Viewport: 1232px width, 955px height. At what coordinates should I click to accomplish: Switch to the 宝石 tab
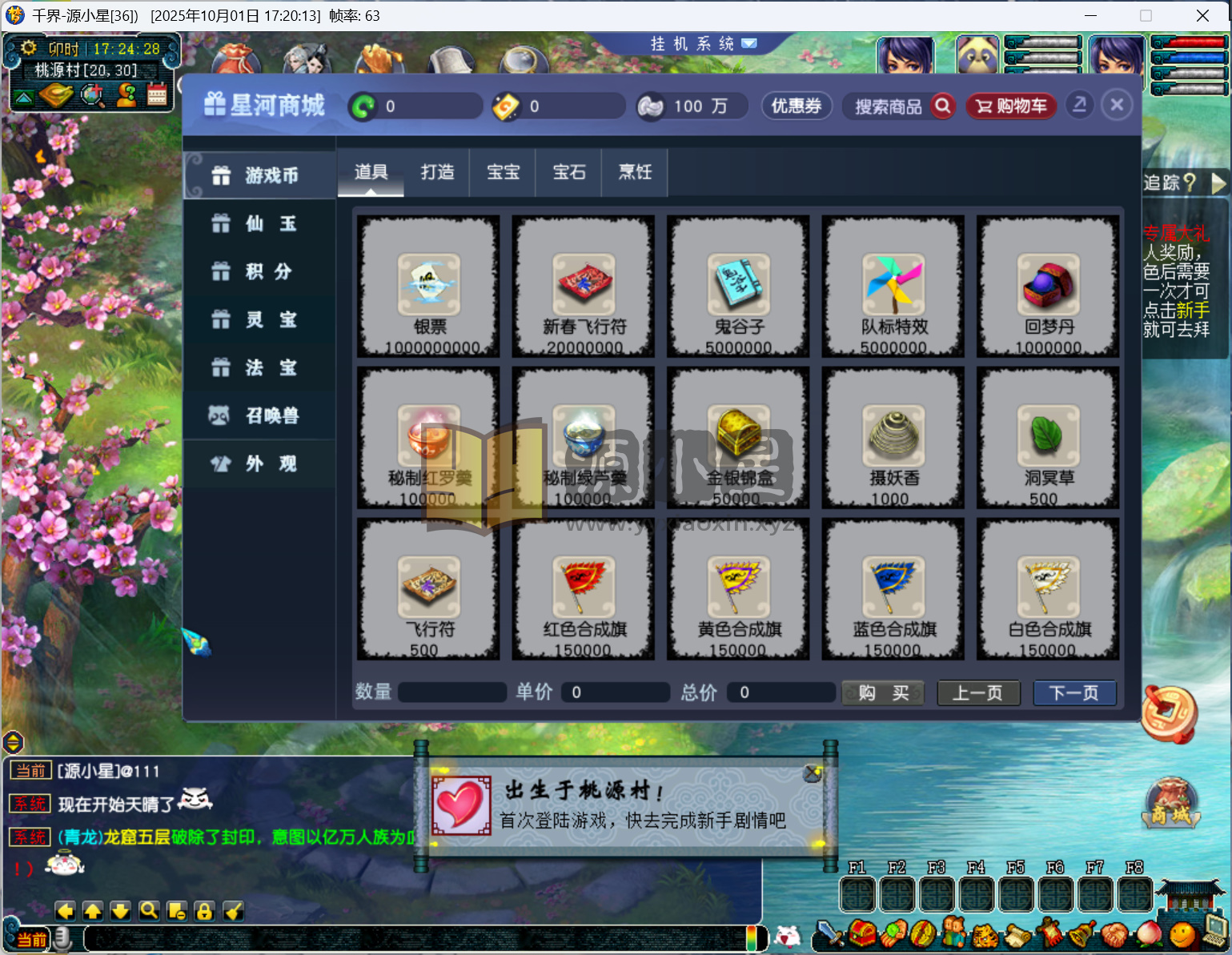coord(568,172)
